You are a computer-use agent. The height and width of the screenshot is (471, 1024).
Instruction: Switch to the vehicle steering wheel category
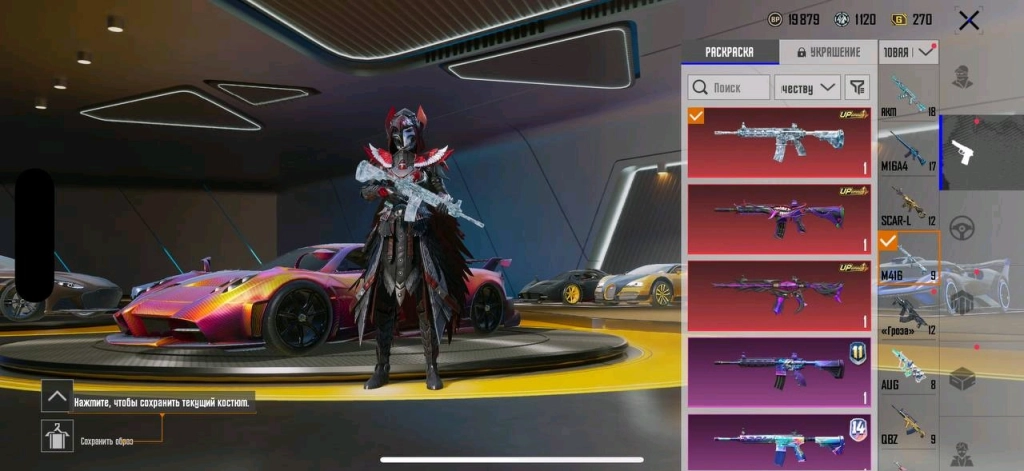click(963, 226)
